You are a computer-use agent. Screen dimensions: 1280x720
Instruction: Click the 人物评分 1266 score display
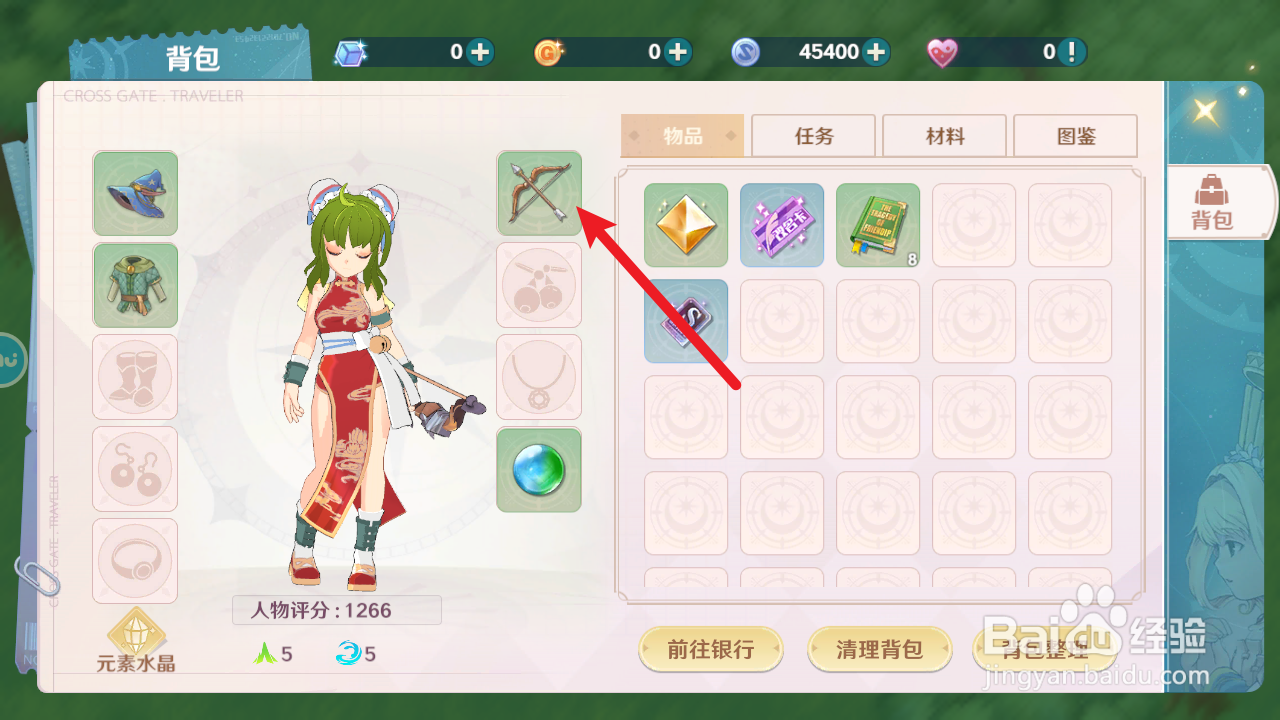(335, 610)
